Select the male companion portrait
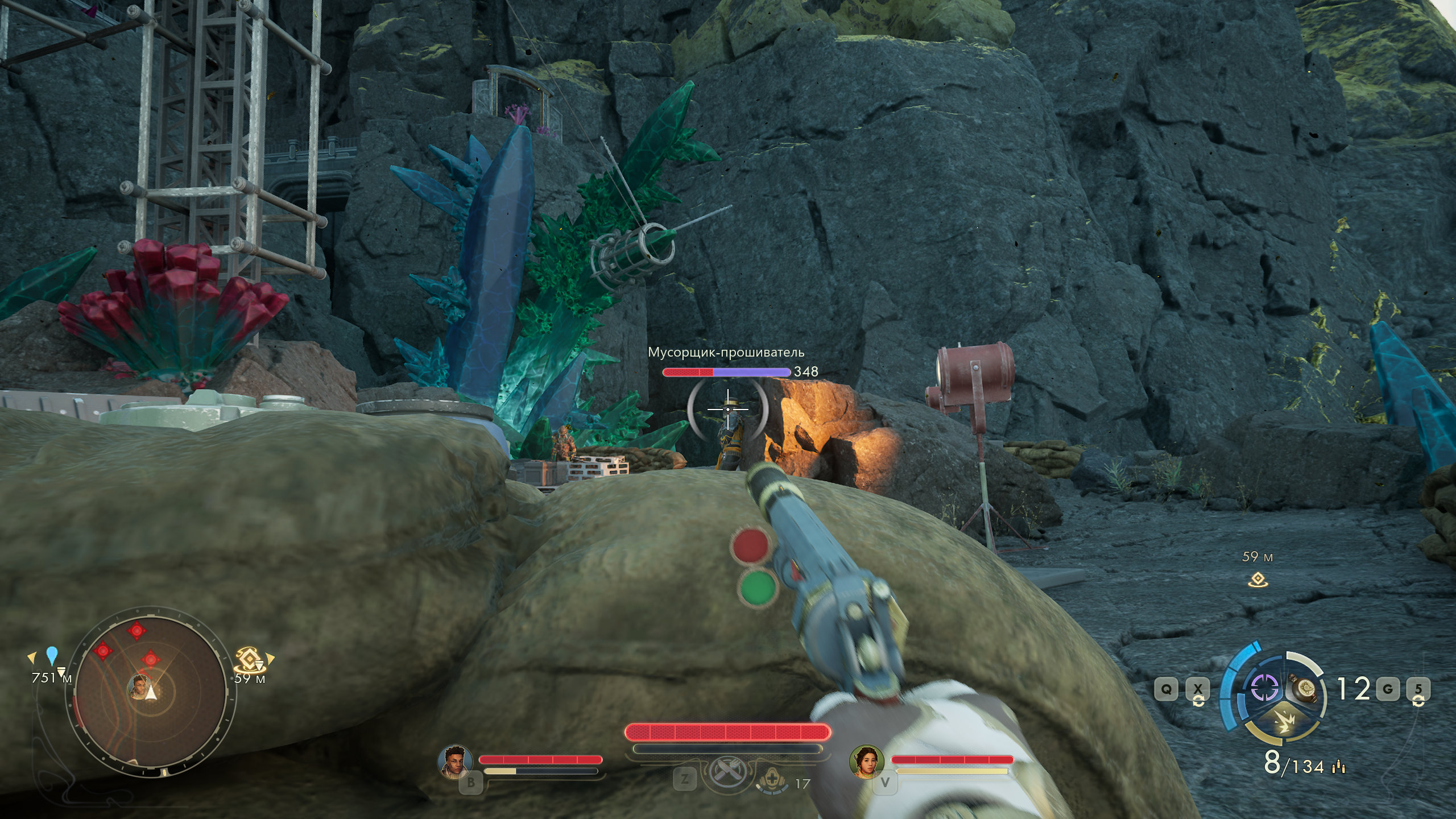This screenshot has width=1456, height=819. point(455,760)
